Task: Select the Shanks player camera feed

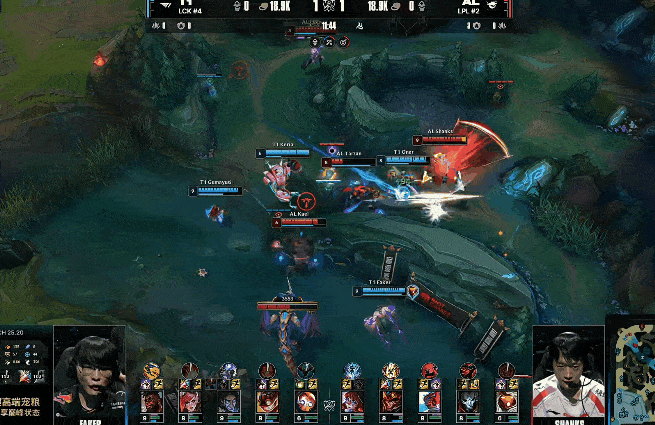Action: point(567,368)
